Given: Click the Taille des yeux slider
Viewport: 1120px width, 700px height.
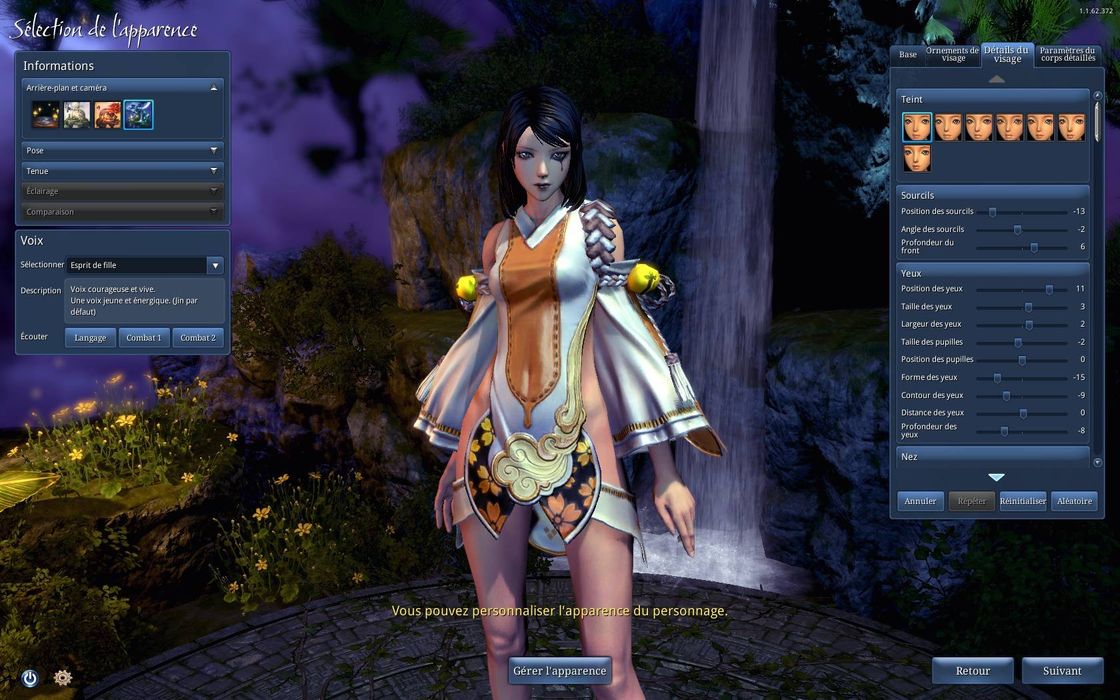Looking at the screenshot, I should tap(1028, 307).
